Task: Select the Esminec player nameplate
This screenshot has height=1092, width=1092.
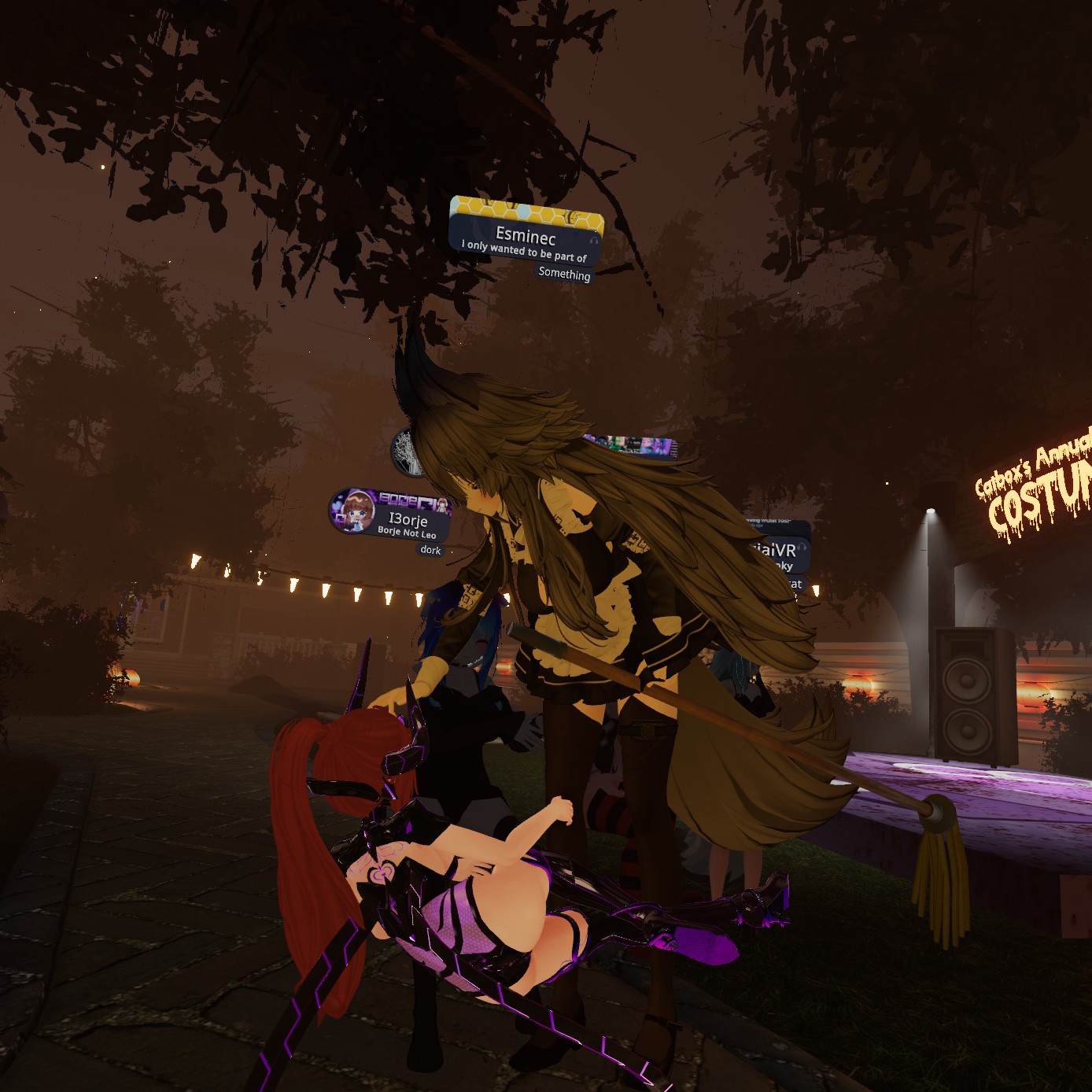Action: pos(526,235)
